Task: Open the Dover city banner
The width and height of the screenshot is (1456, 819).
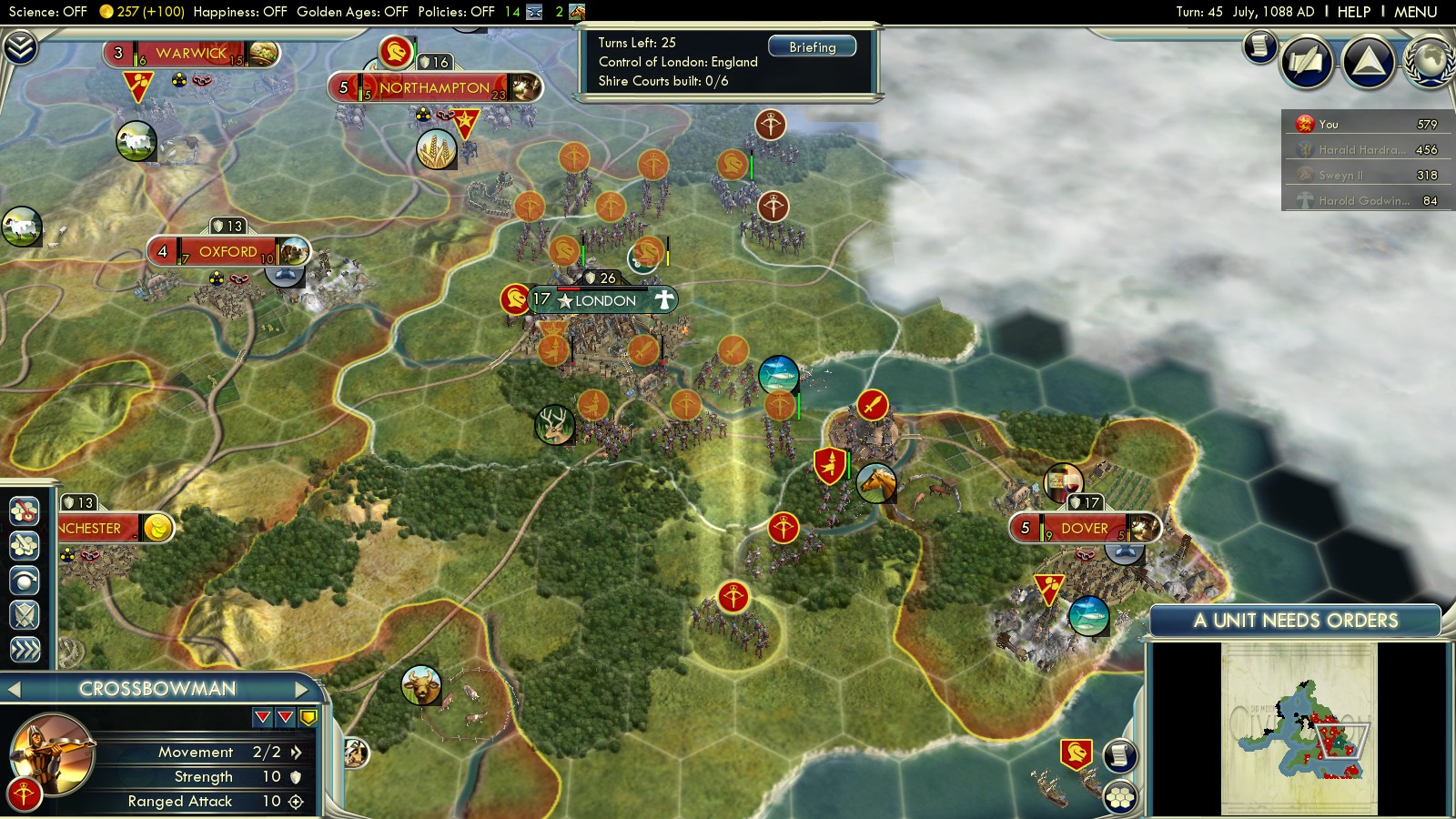Action: 1084,529
